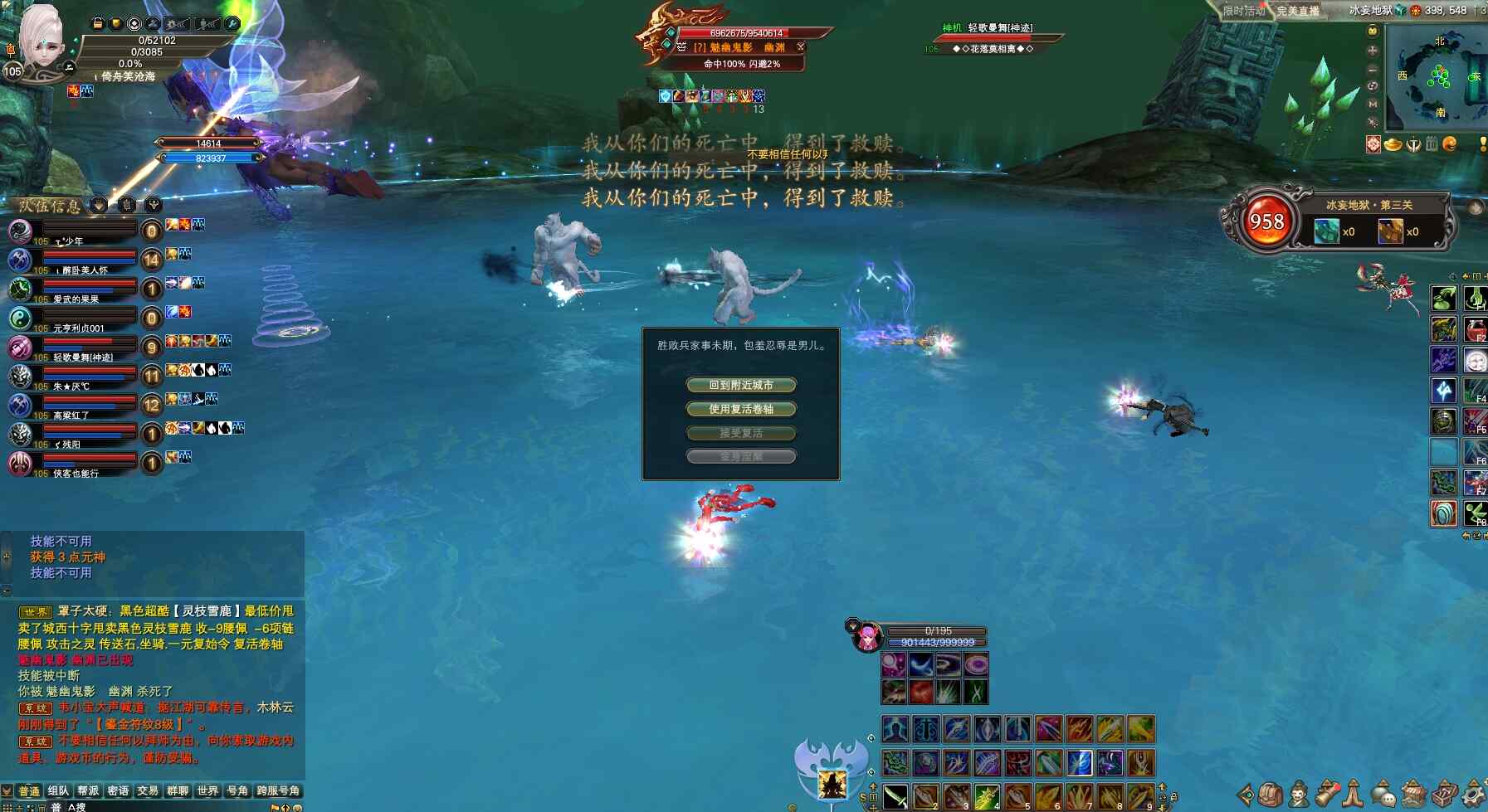The image size is (1488, 812).
Task: Choose 回到附近城市 in the revive dialog
Action: point(740,385)
